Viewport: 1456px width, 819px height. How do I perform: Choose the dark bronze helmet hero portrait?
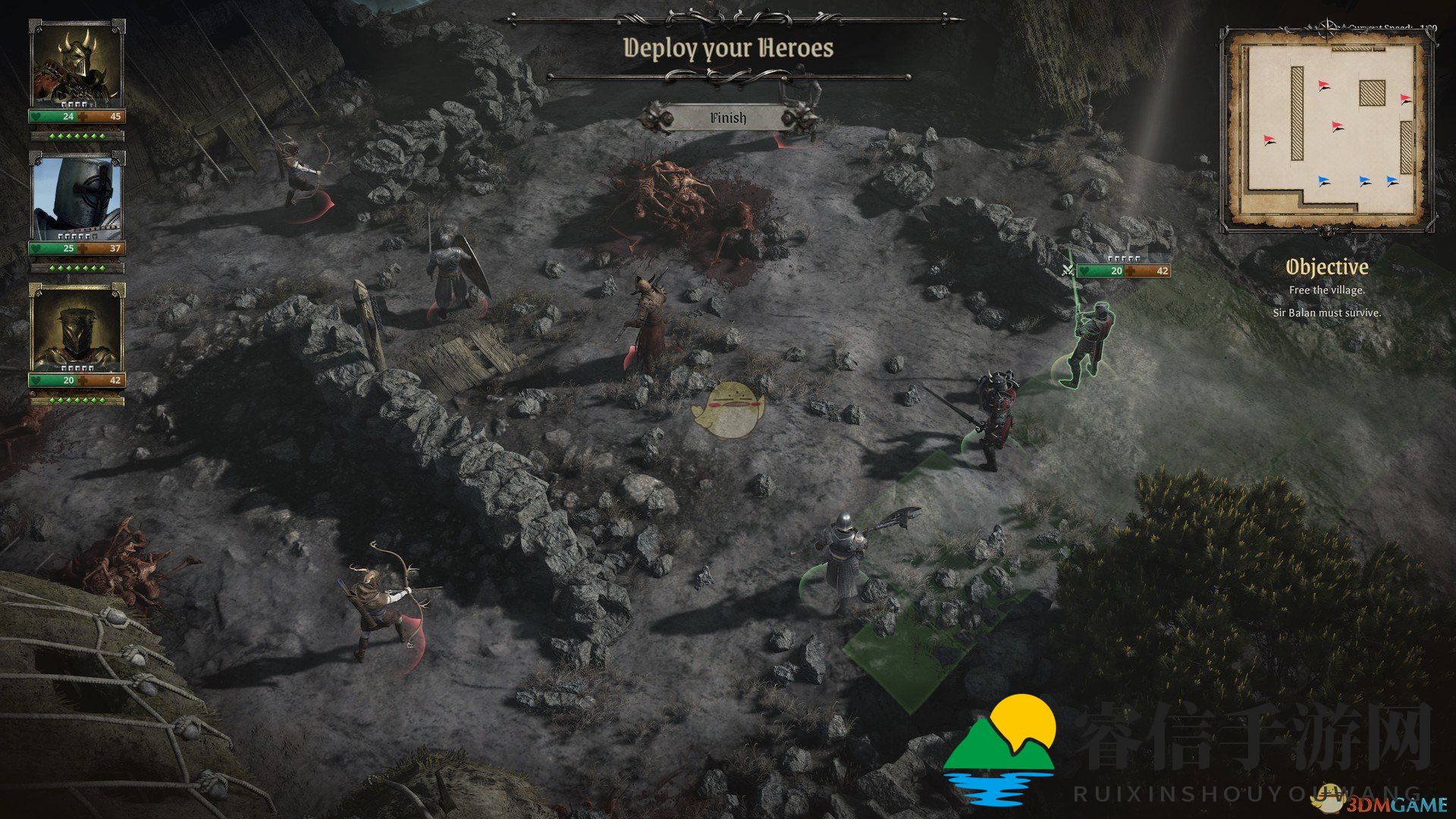coord(77,329)
